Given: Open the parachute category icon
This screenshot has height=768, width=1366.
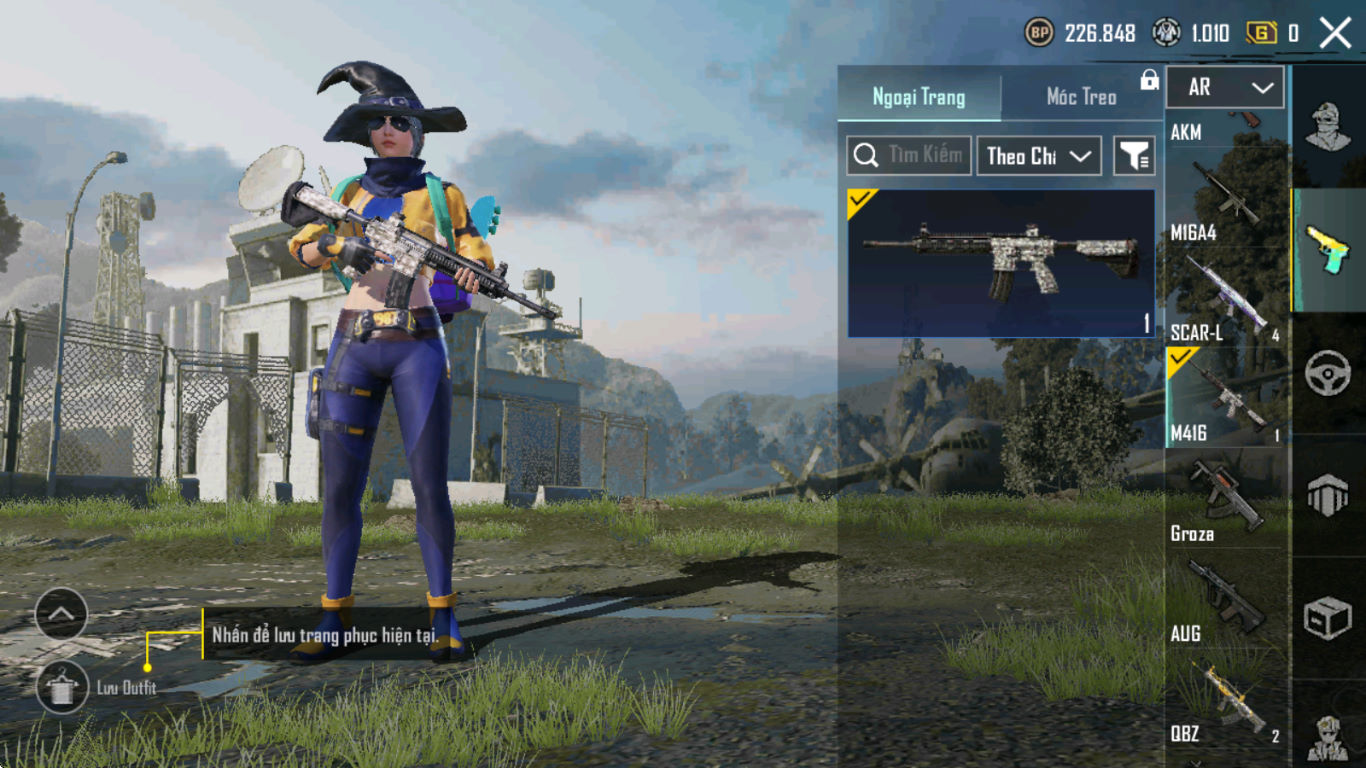Looking at the screenshot, I should click(1328, 495).
